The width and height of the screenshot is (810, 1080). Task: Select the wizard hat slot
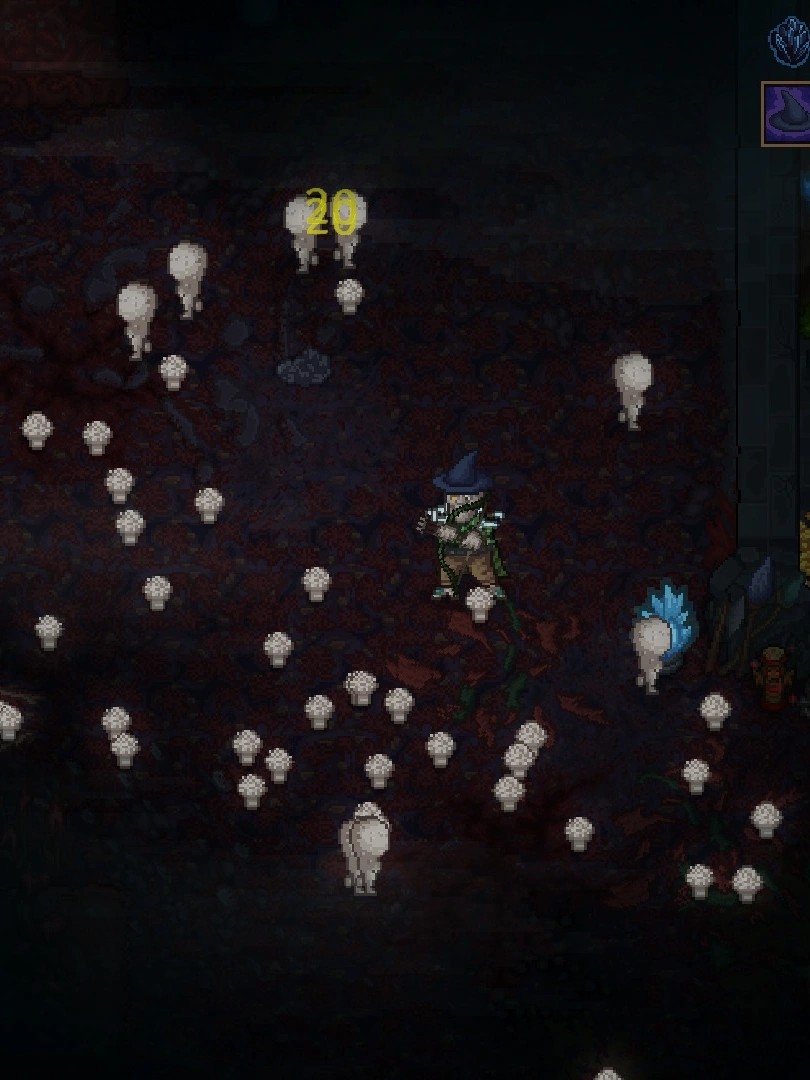(787, 114)
